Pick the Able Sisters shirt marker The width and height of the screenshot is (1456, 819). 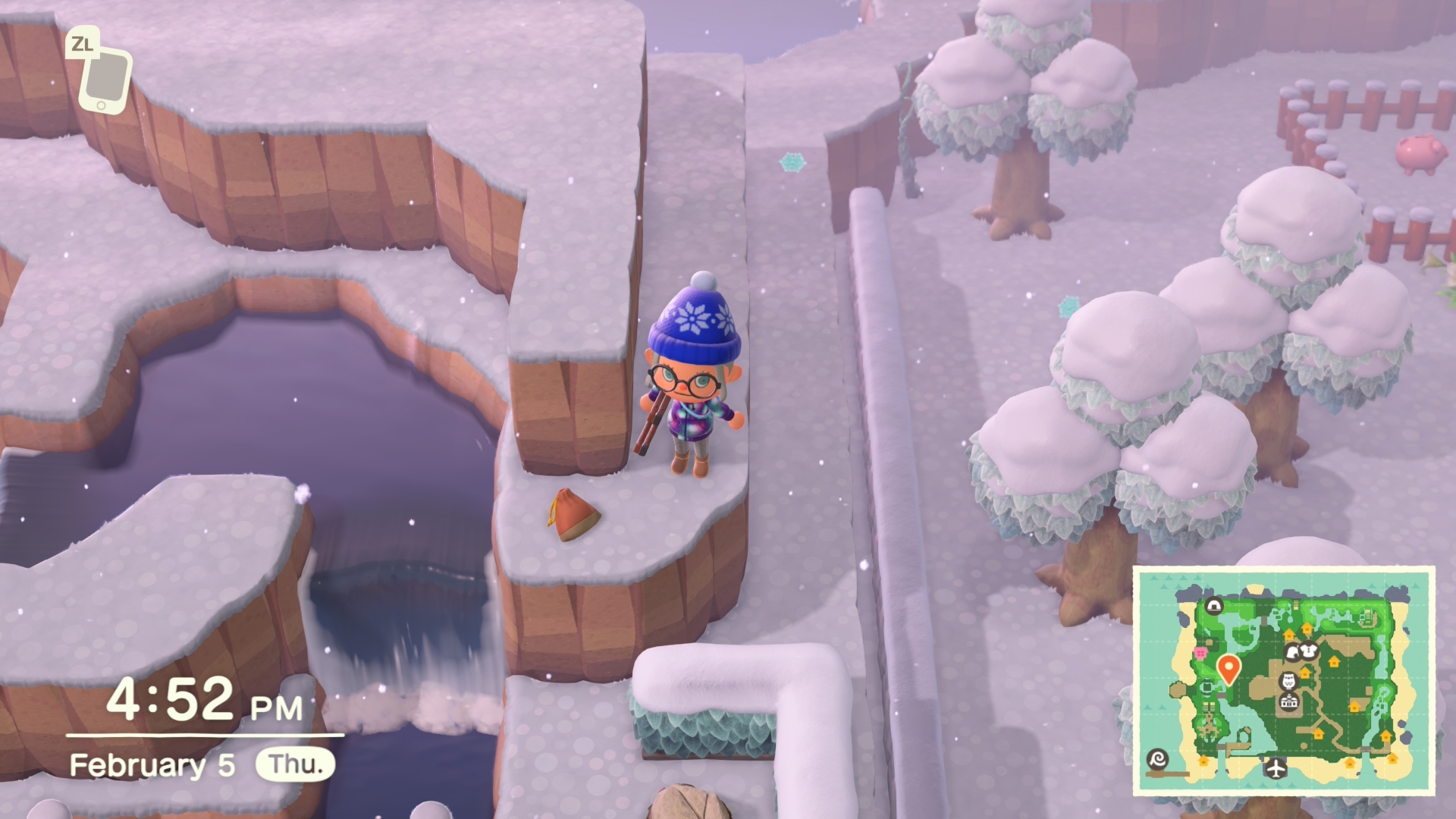point(1308,651)
